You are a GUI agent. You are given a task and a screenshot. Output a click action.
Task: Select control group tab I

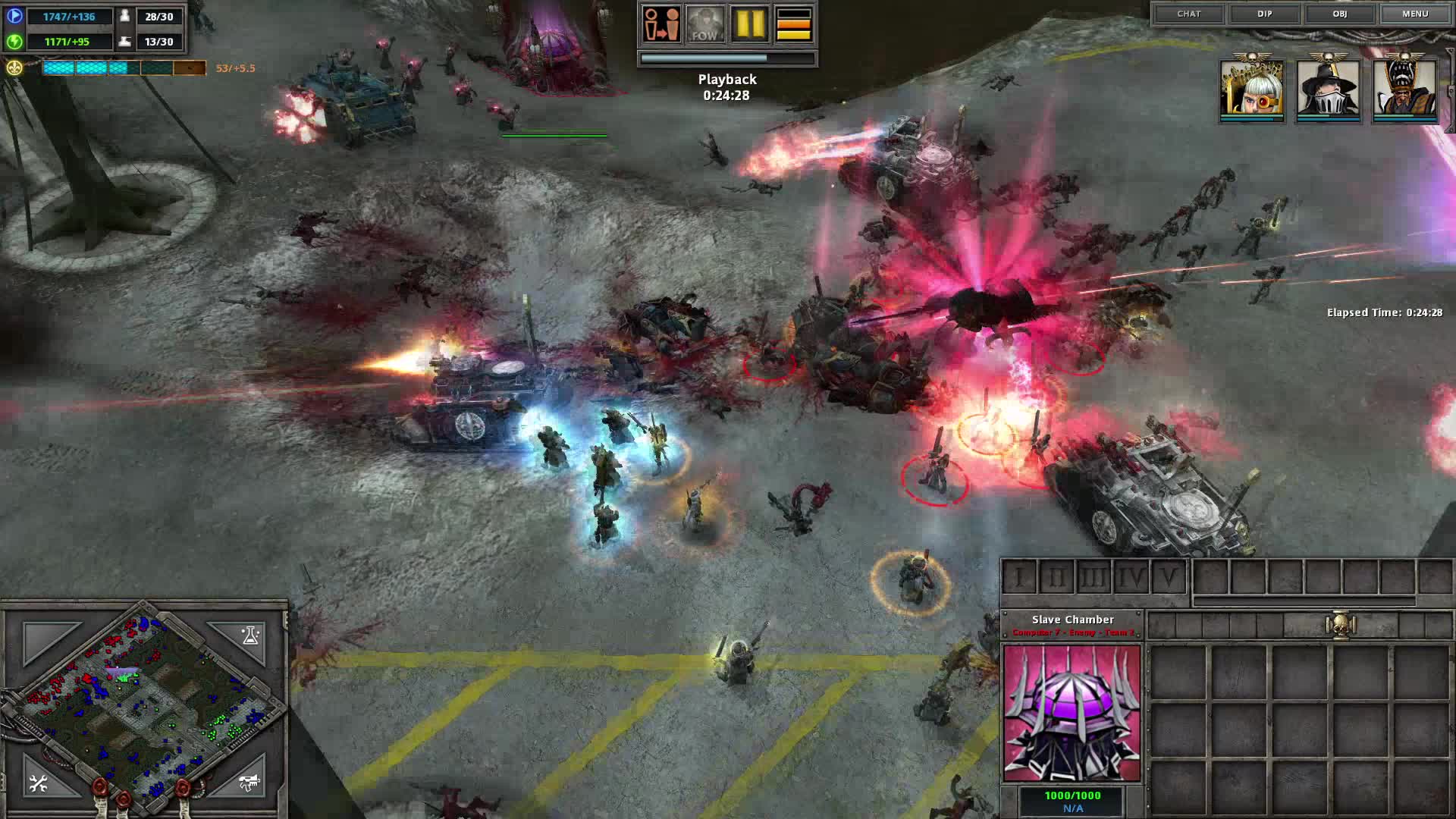1019,576
